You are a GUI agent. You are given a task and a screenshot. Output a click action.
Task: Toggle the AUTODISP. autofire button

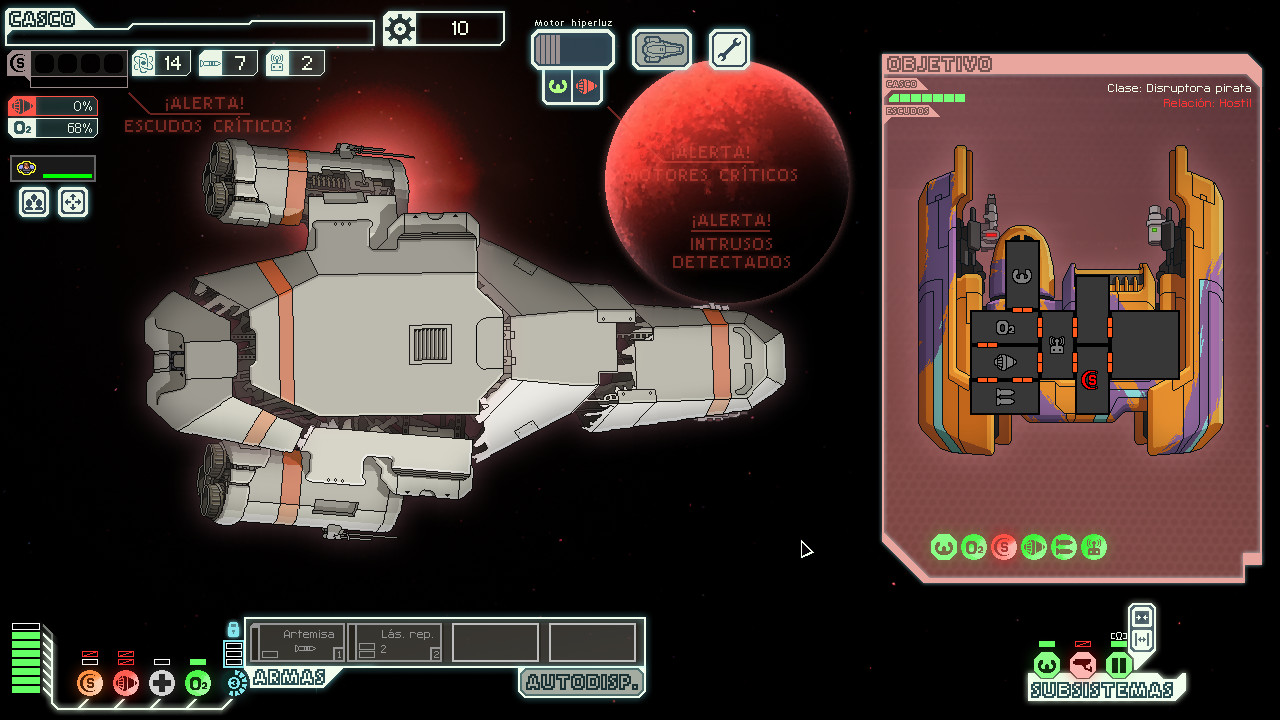pos(581,683)
